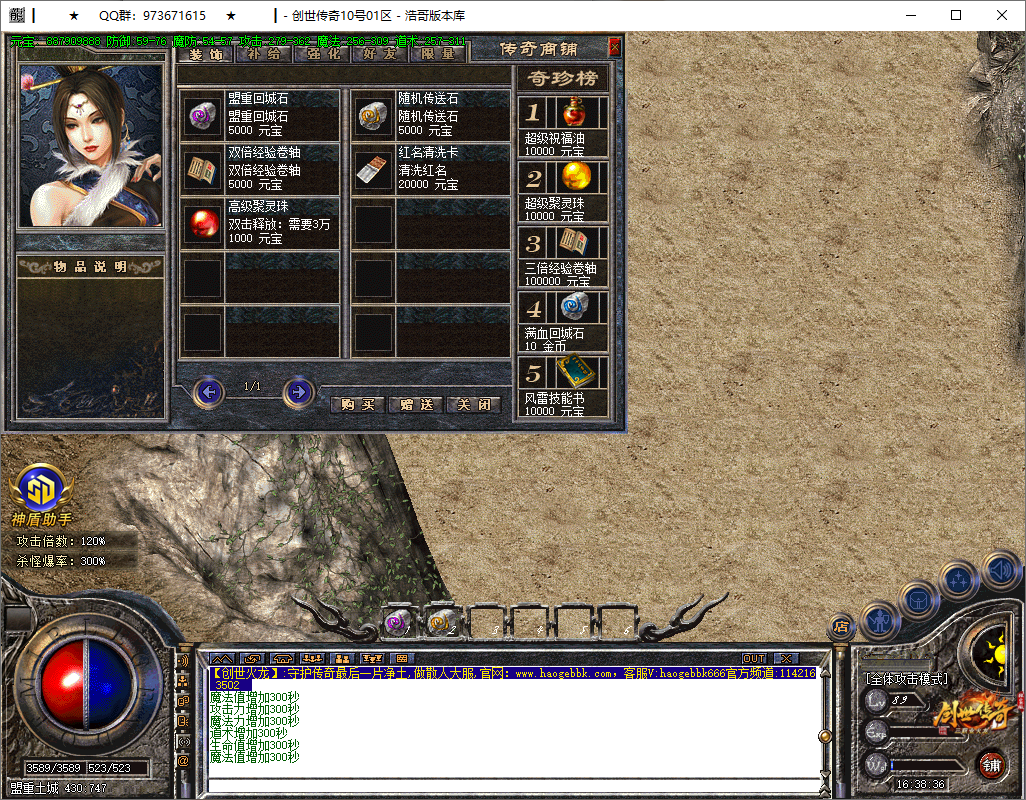
Task: Go to the next shop page arrow
Action: (298, 392)
